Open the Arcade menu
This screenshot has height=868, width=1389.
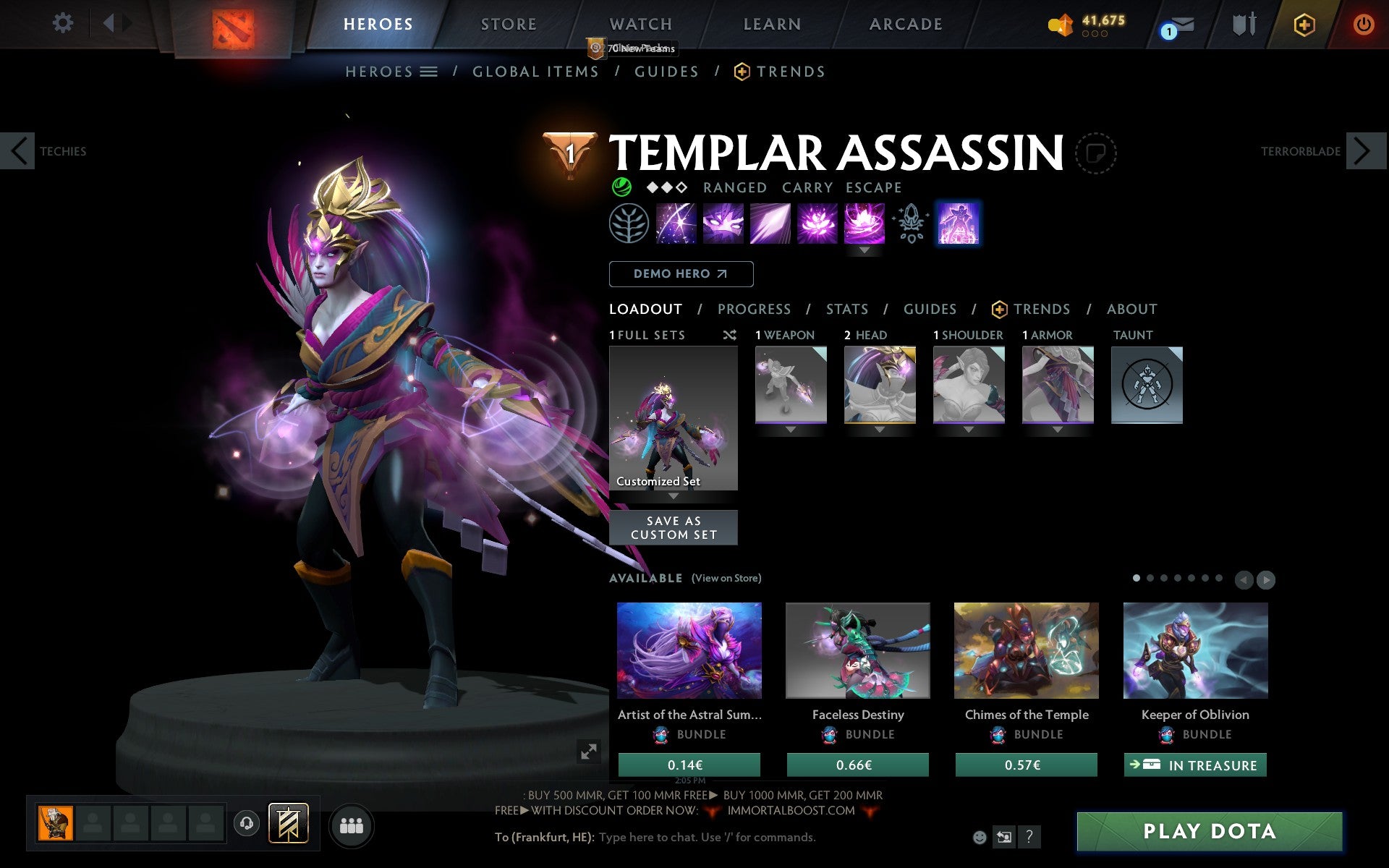[906, 23]
